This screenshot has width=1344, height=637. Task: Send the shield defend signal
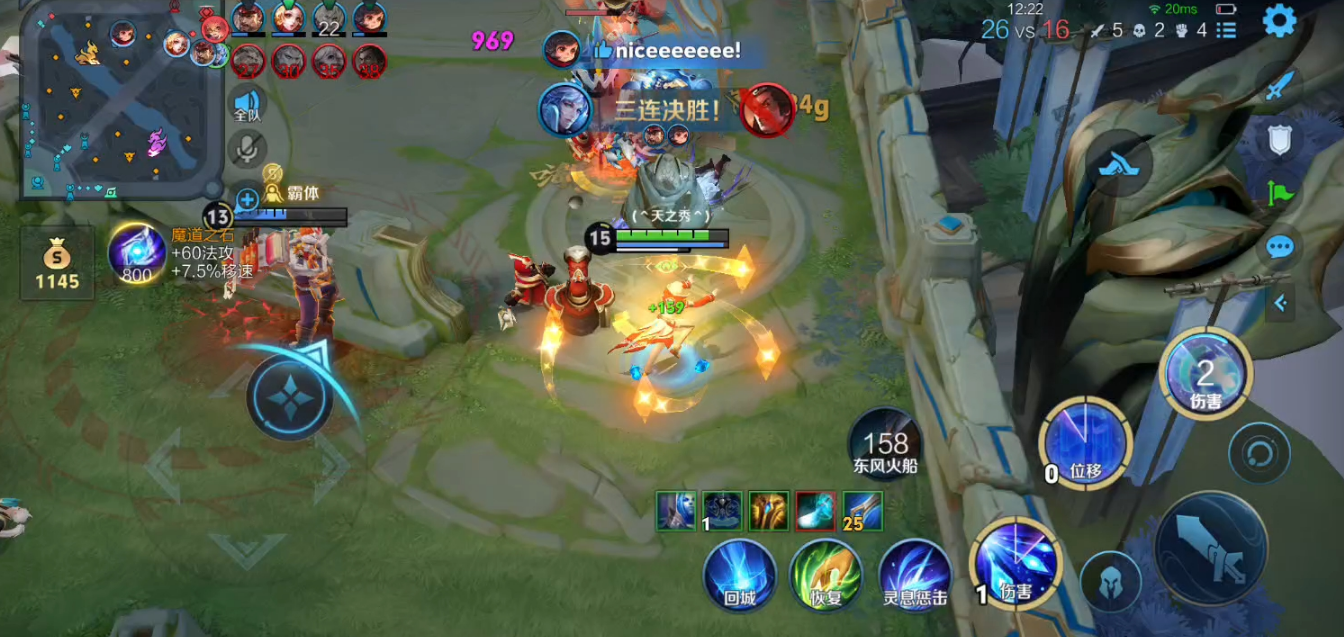1279,140
